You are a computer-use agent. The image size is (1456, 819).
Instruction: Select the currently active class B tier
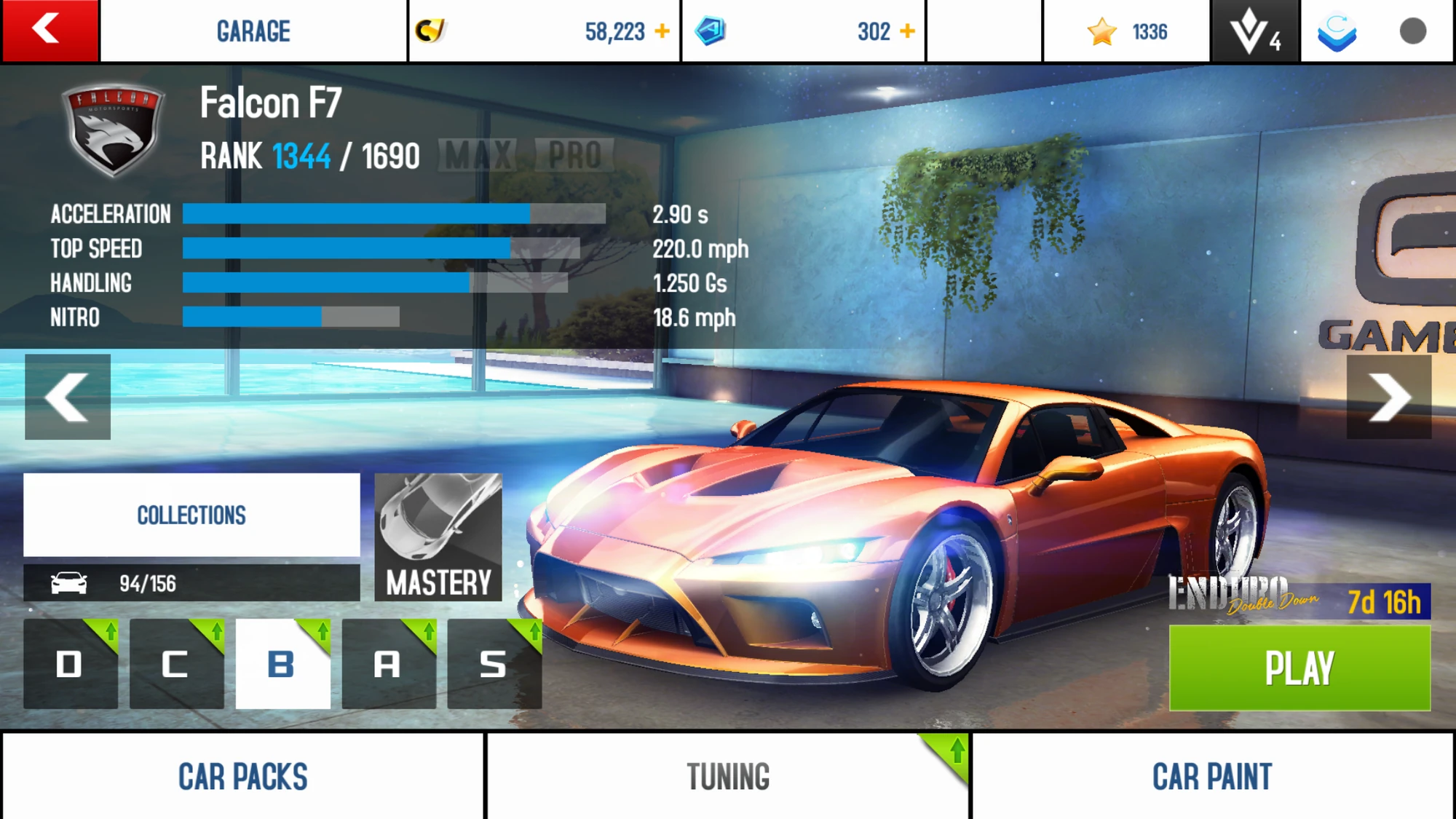(x=281, y=664)
